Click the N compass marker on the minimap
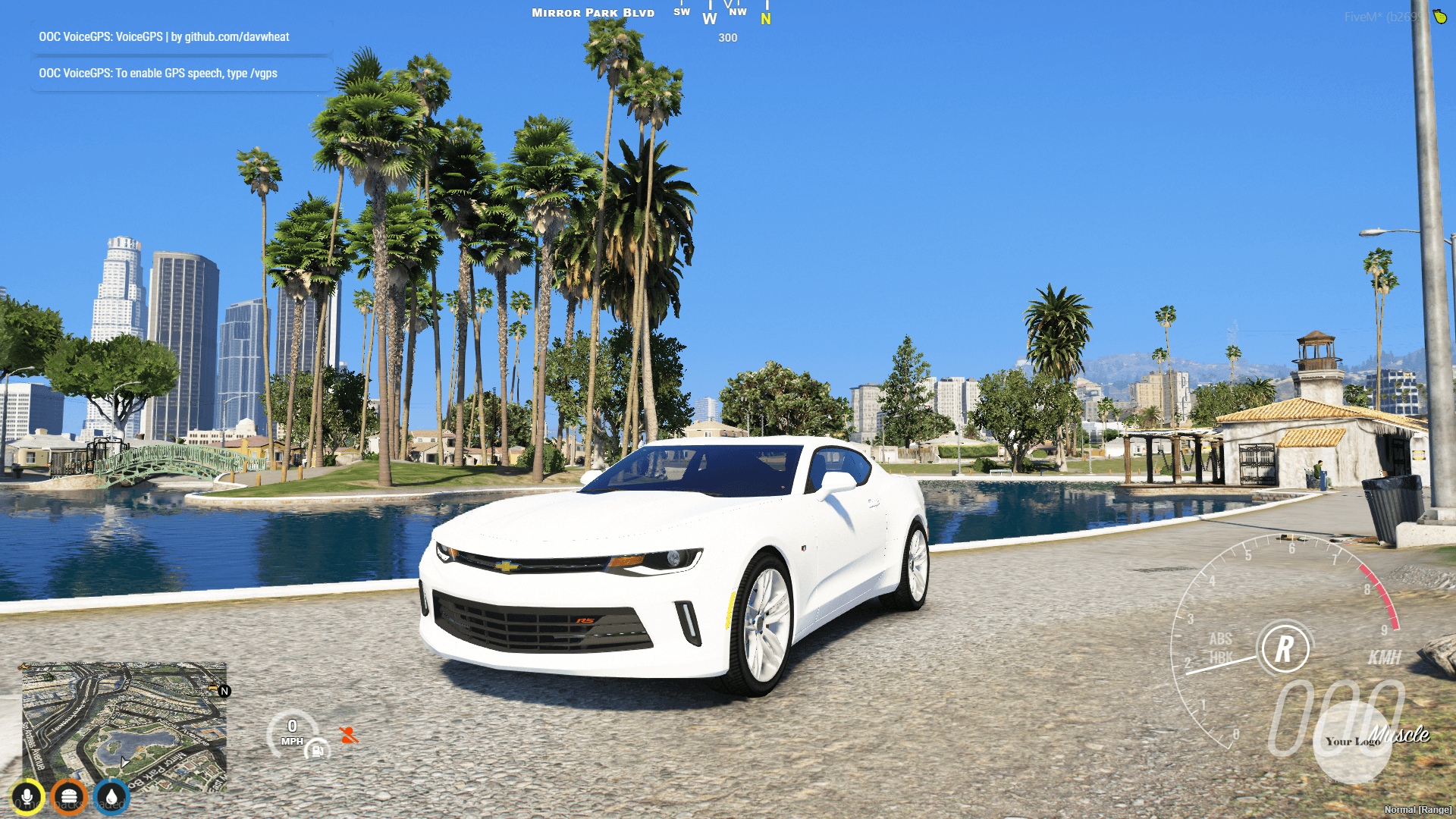Screen dimensions: 1456x819 pyautogui.click(x=224, y=691)
